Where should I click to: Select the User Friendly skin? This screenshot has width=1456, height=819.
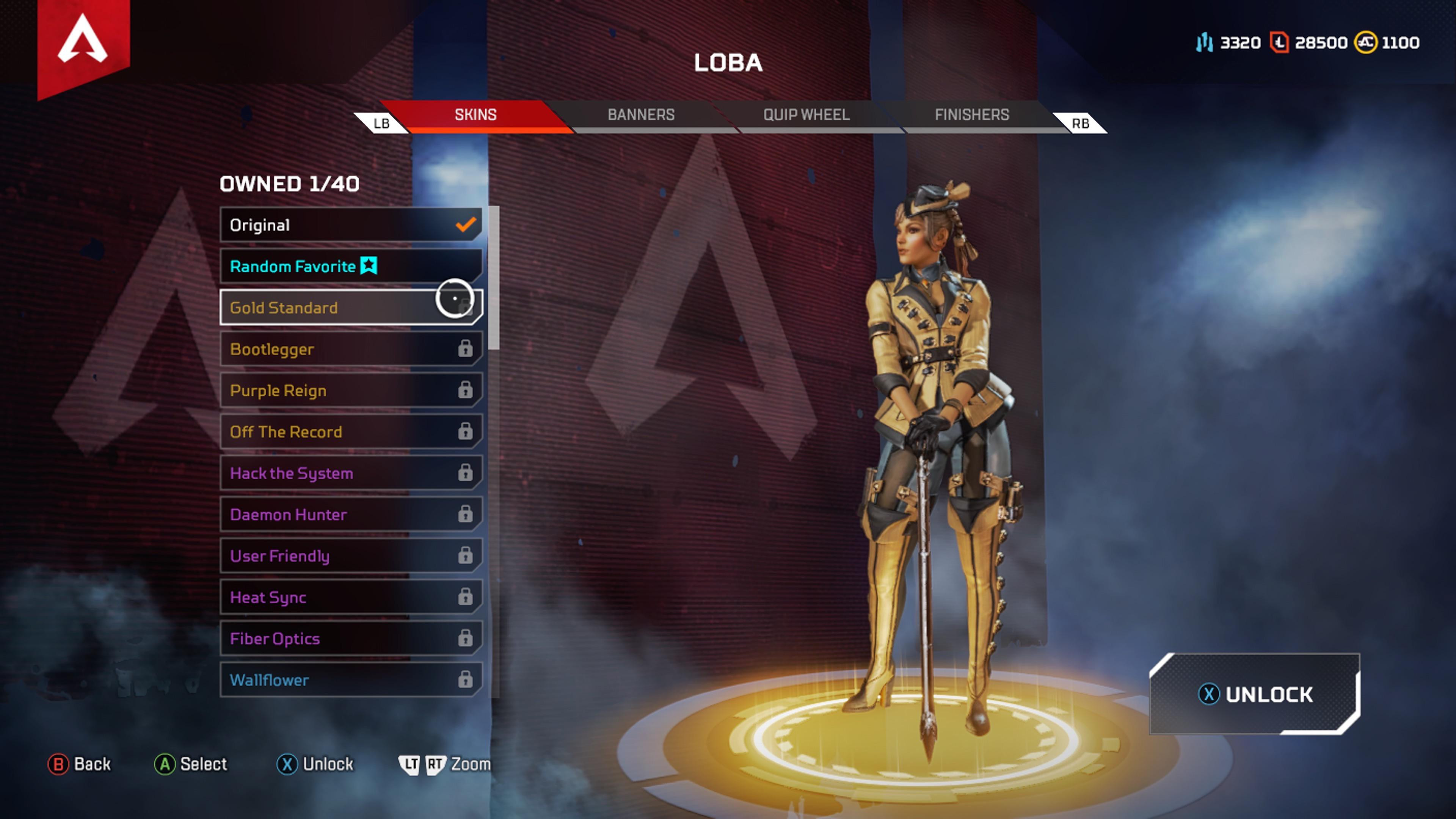350,556
